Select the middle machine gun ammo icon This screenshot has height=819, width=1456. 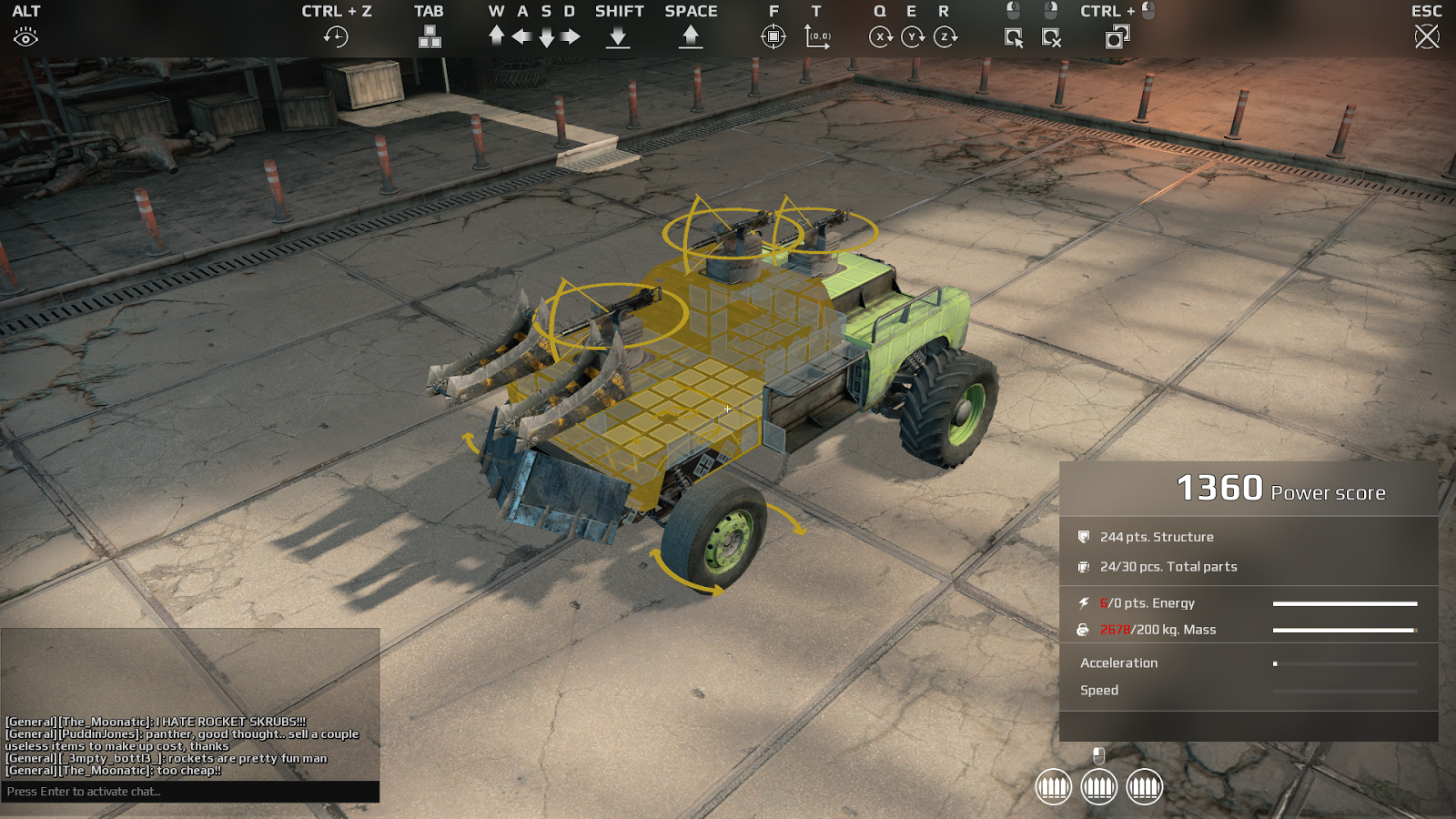[1101, 788]
